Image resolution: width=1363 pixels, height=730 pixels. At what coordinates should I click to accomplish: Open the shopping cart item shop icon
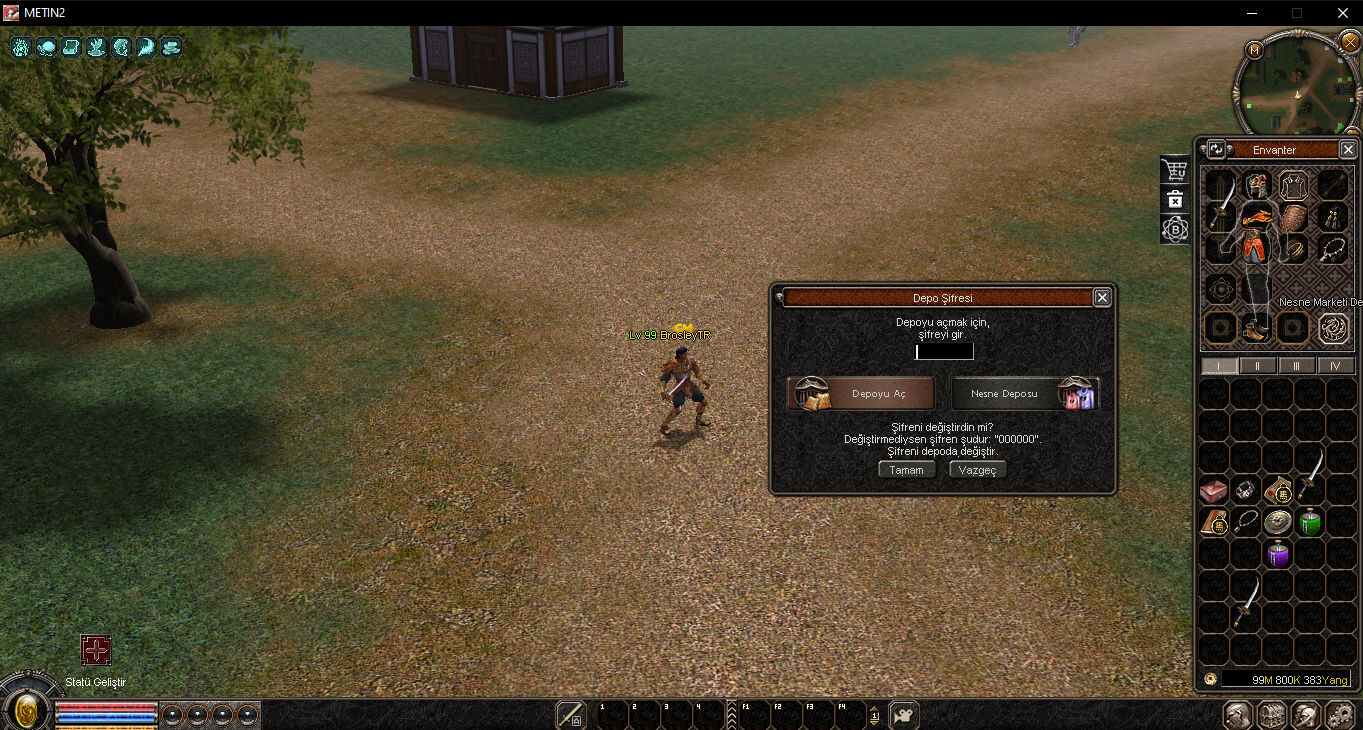[1175, 170]
